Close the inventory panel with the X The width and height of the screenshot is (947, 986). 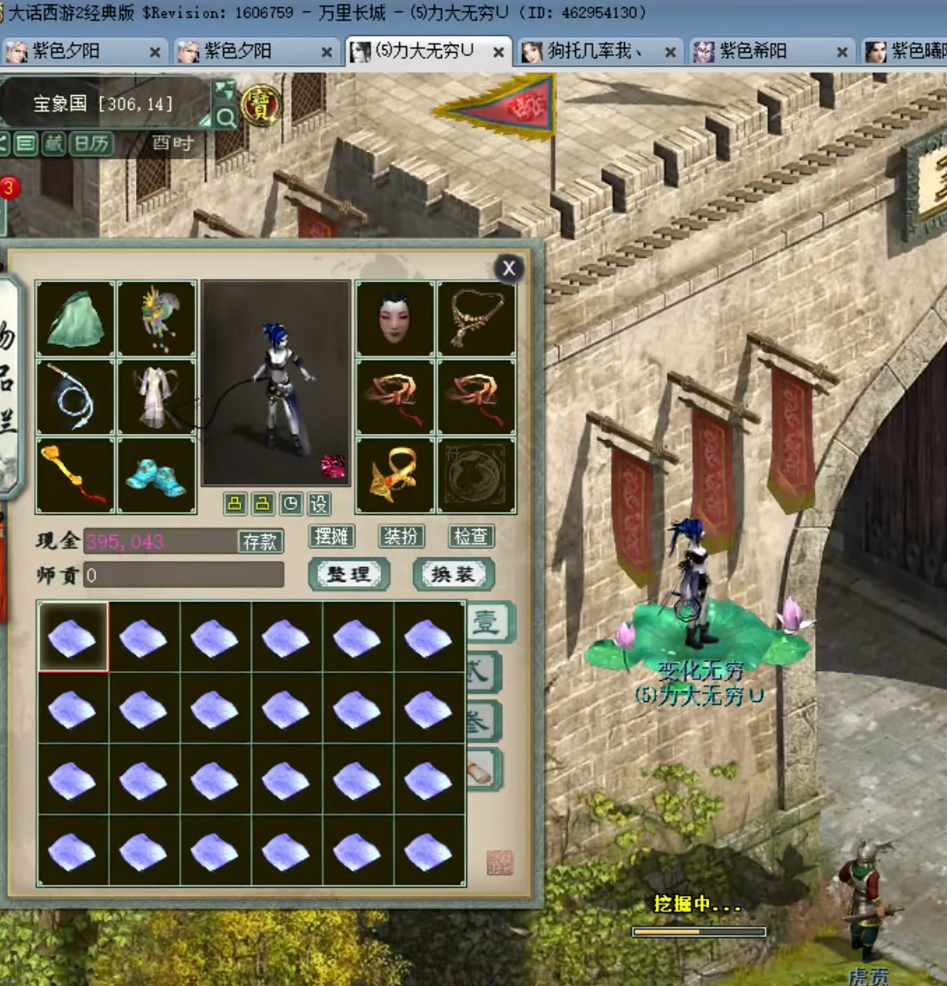click(509, 268)
